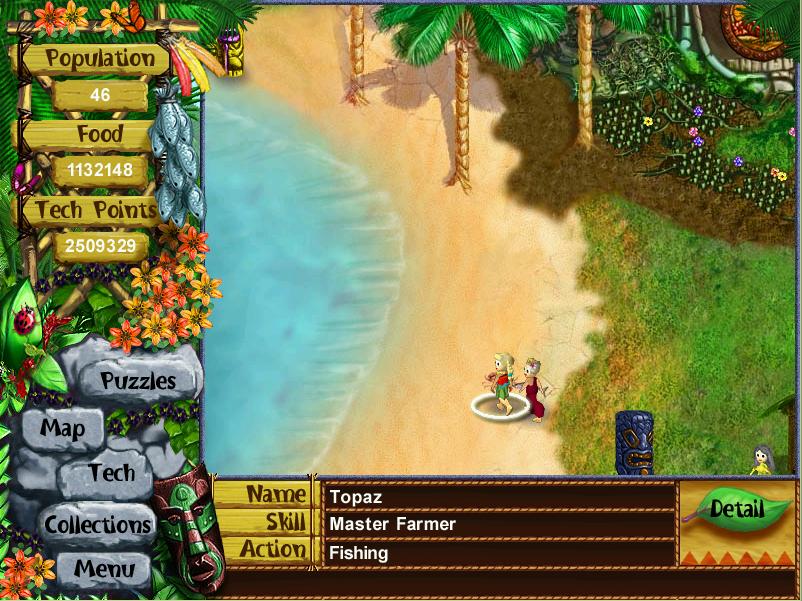Open the Map view
This screenshot has height=601, width=802.
pos(62,430)
